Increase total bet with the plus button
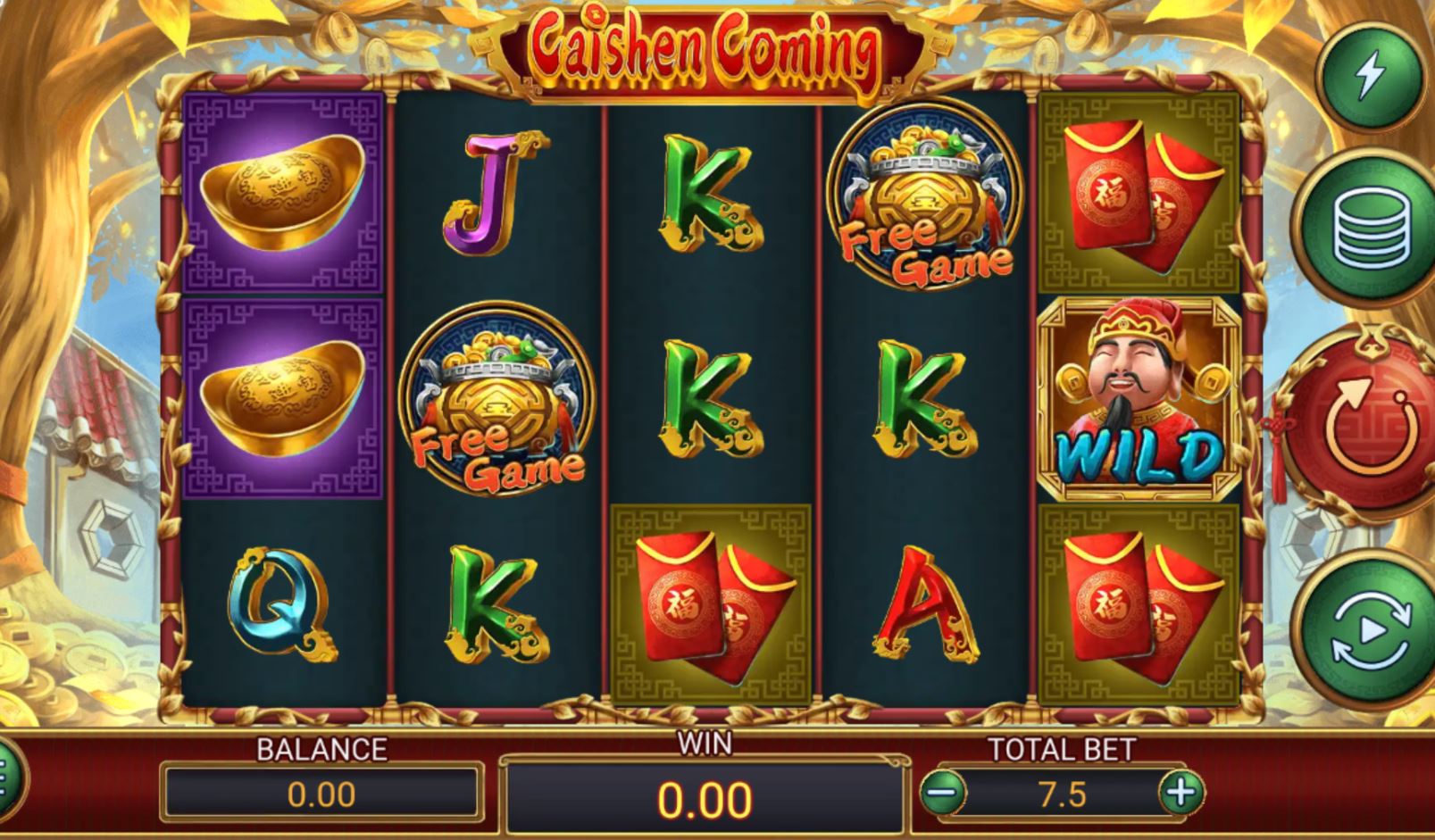Image resolution: width=1435 pixels, height=840 pixels. 1181,791
